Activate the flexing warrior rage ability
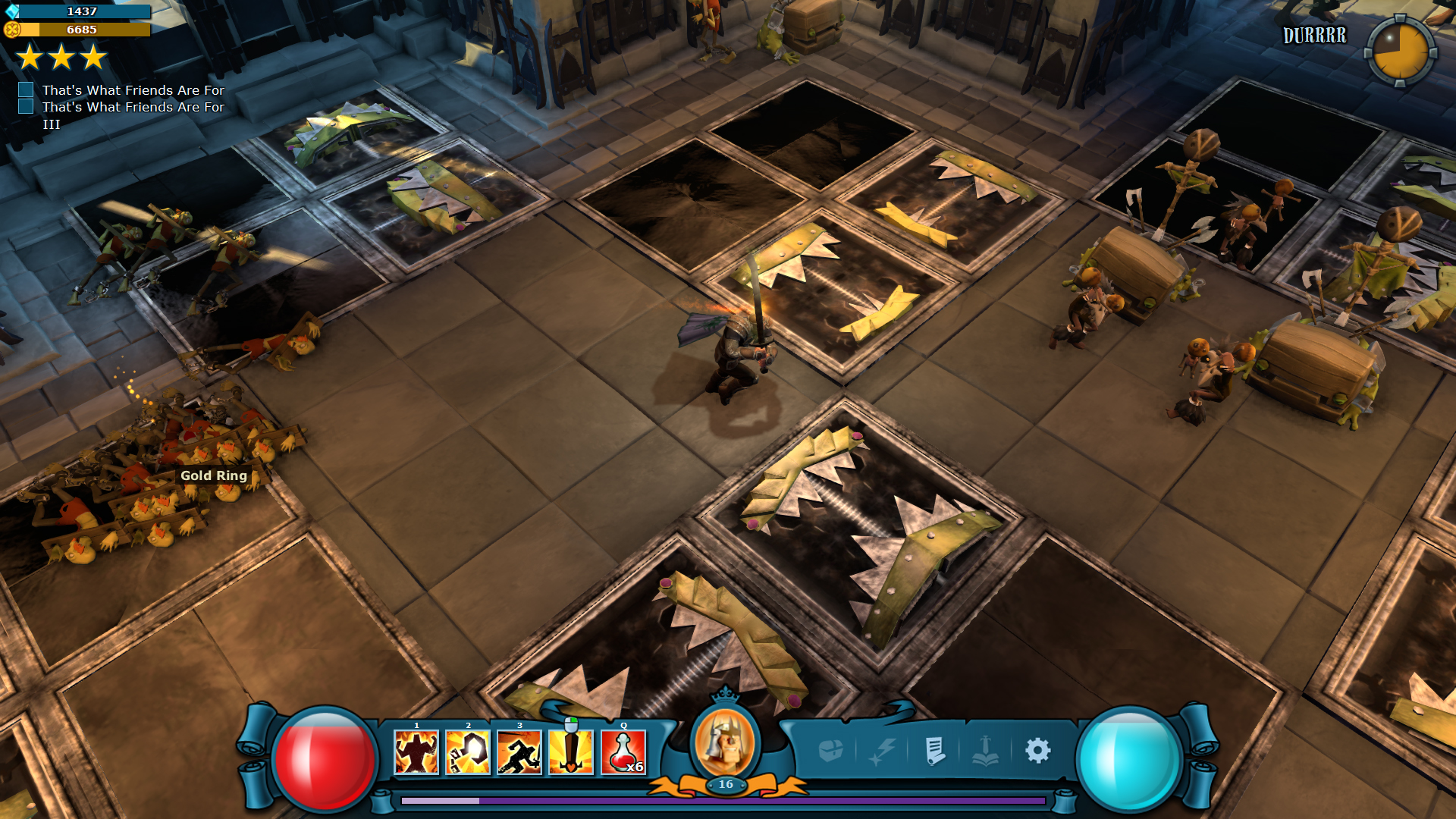1456x819 pixels. pos(416,752)
